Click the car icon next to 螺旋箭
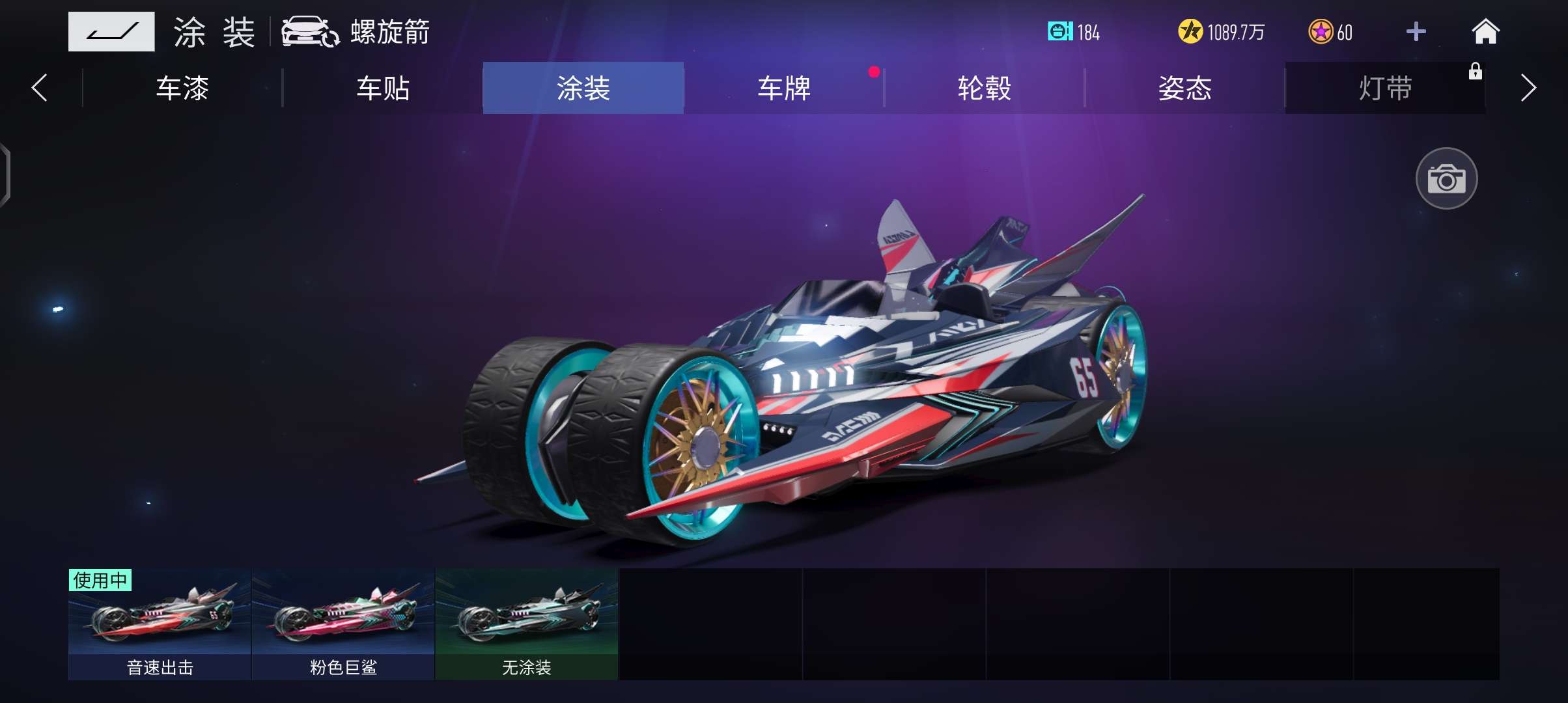The image size is (1568, 703). [309, 31]
